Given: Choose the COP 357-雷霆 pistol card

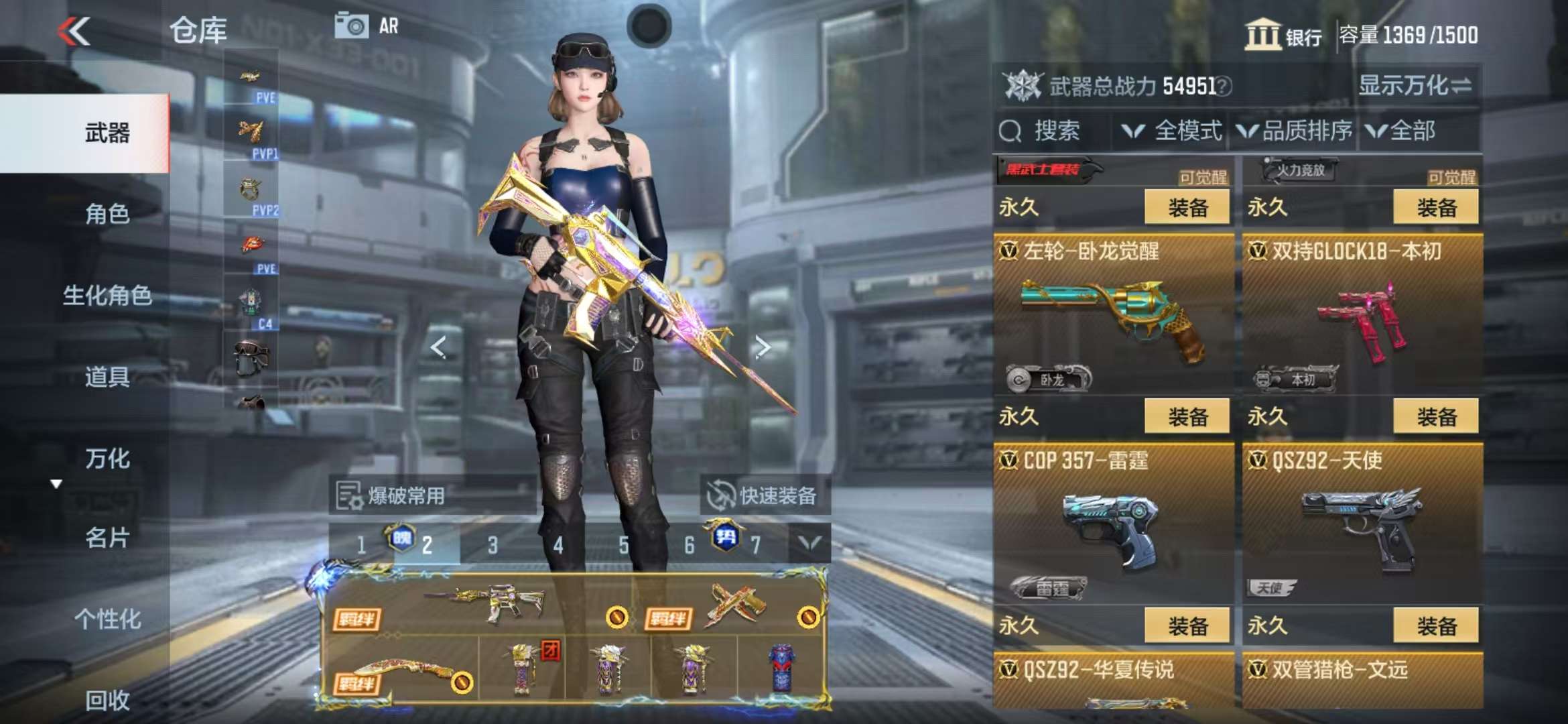Looking at the screenshot, I should click(1113, 524).
